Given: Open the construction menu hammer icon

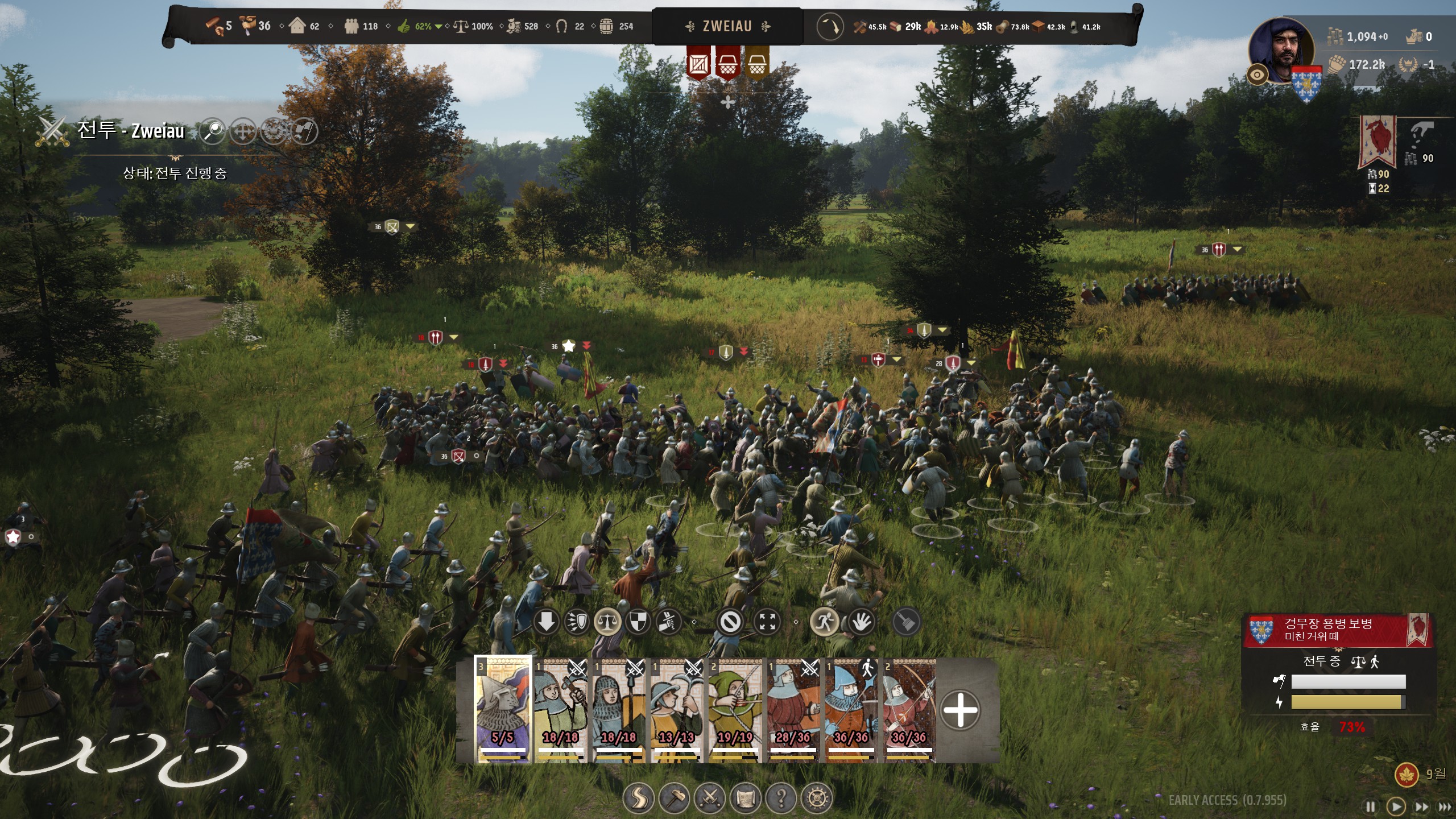Looking at the screenshot, I should point(675,799).
